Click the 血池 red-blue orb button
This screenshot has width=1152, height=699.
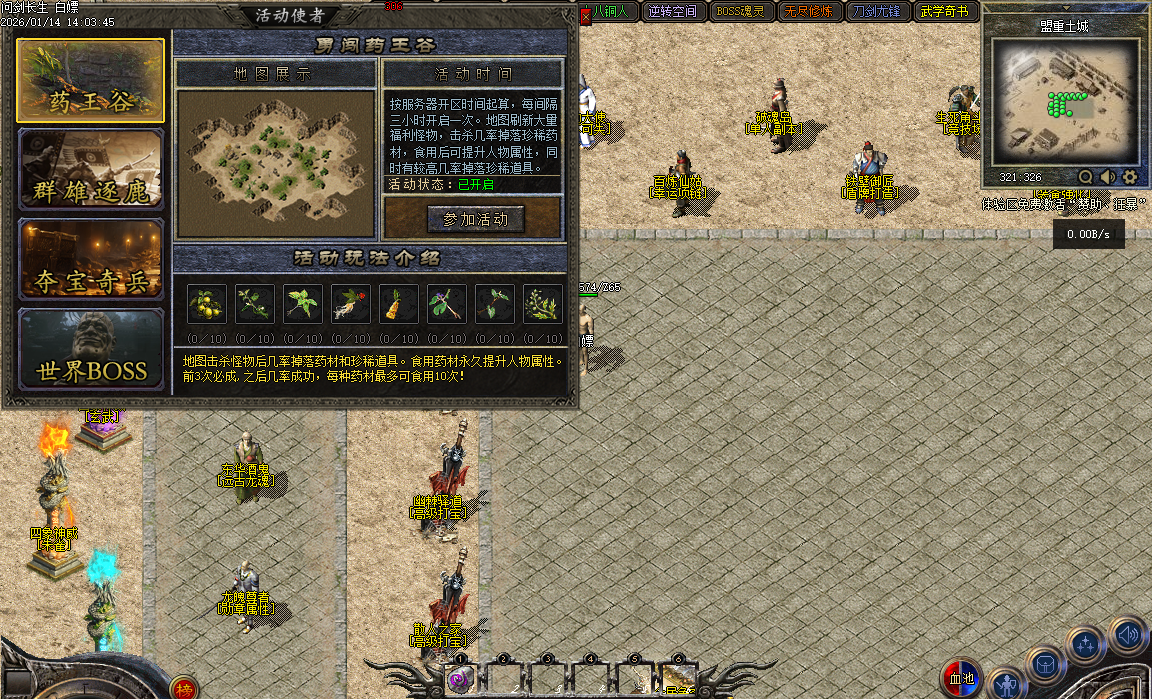pyautogui.click(x=962, y=679)
